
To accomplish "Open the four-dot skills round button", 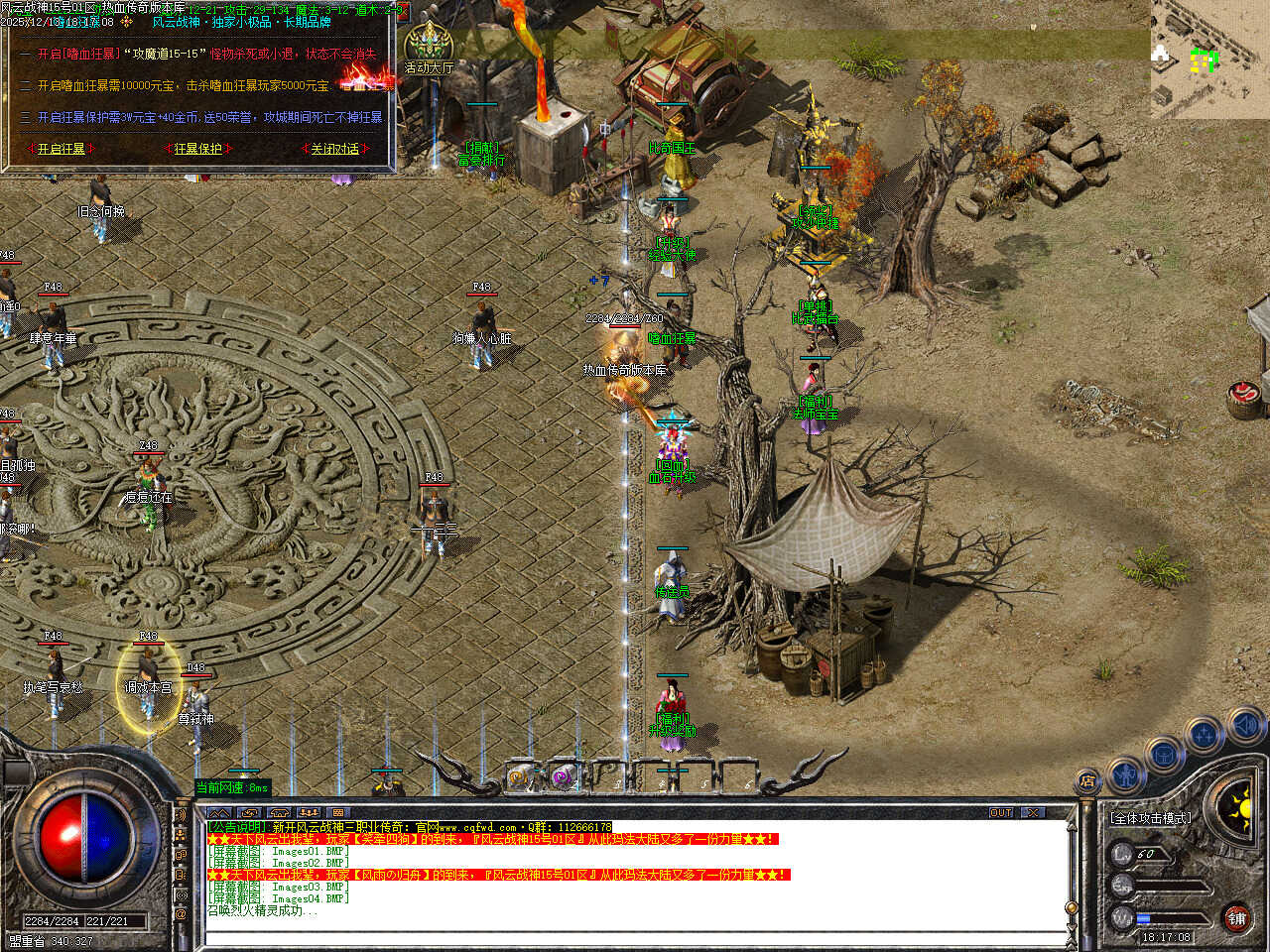I will [1204, 736].
